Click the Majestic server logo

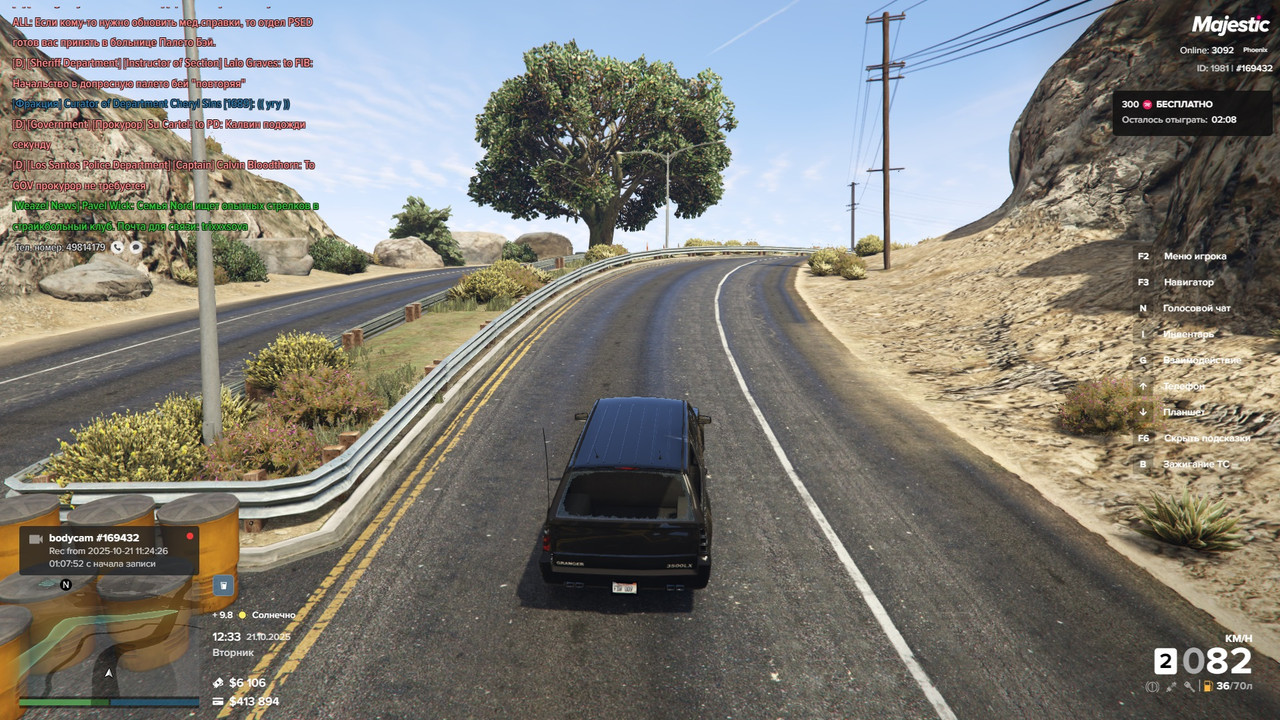[x=1230, y=25]
